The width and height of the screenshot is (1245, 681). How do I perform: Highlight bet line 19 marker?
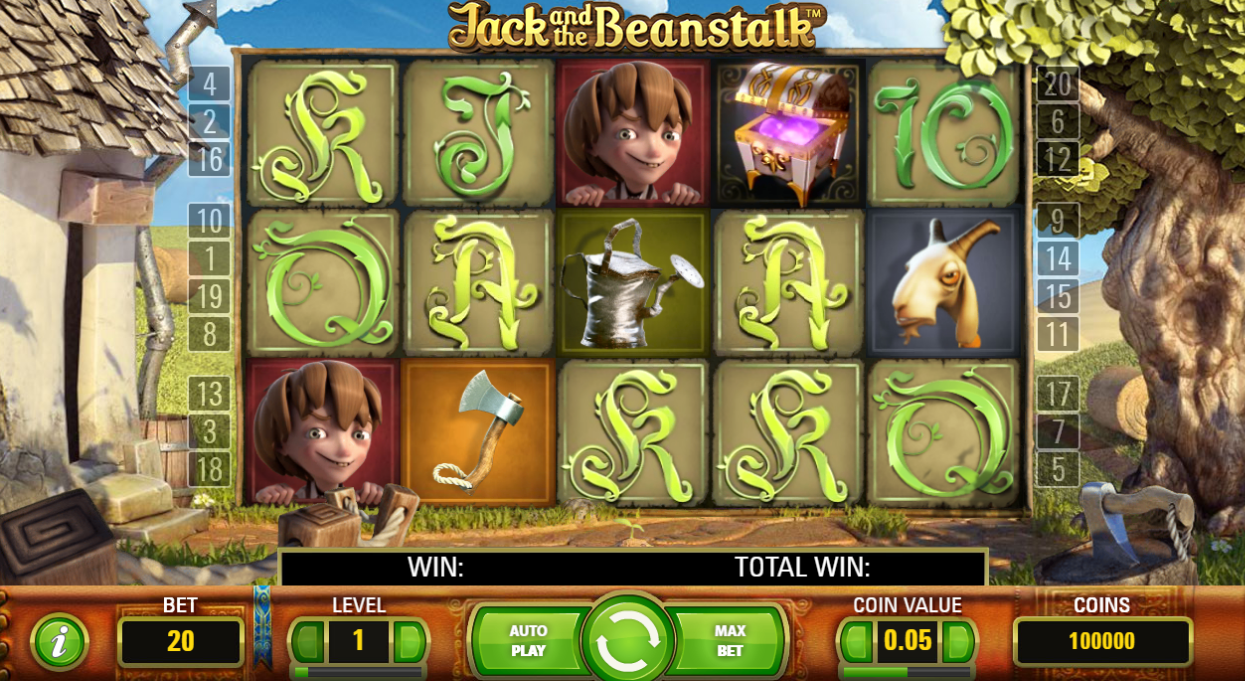click(209, 296)
